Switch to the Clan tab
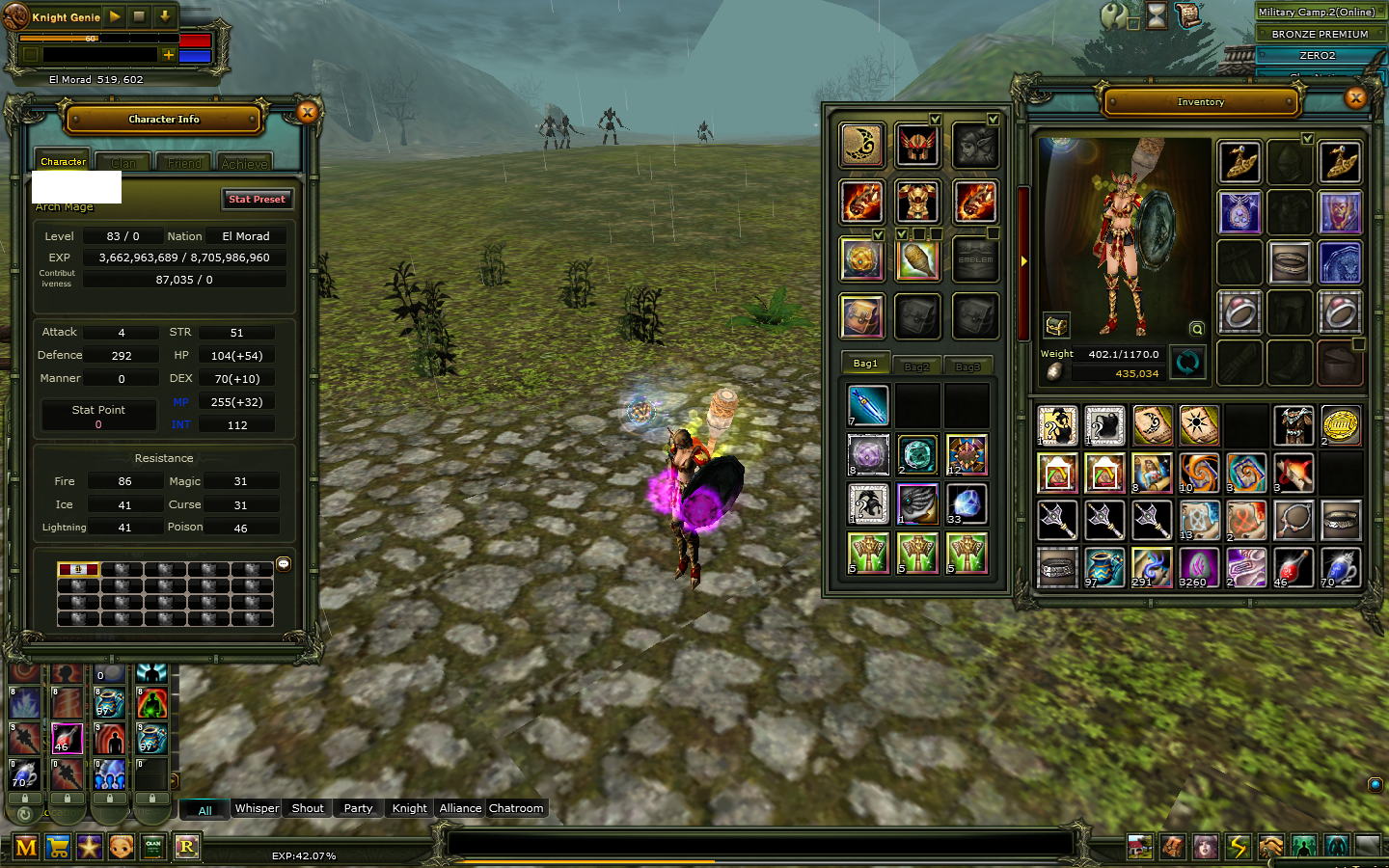This screenshot has height=868, width=1389. [x=123, y=163]
